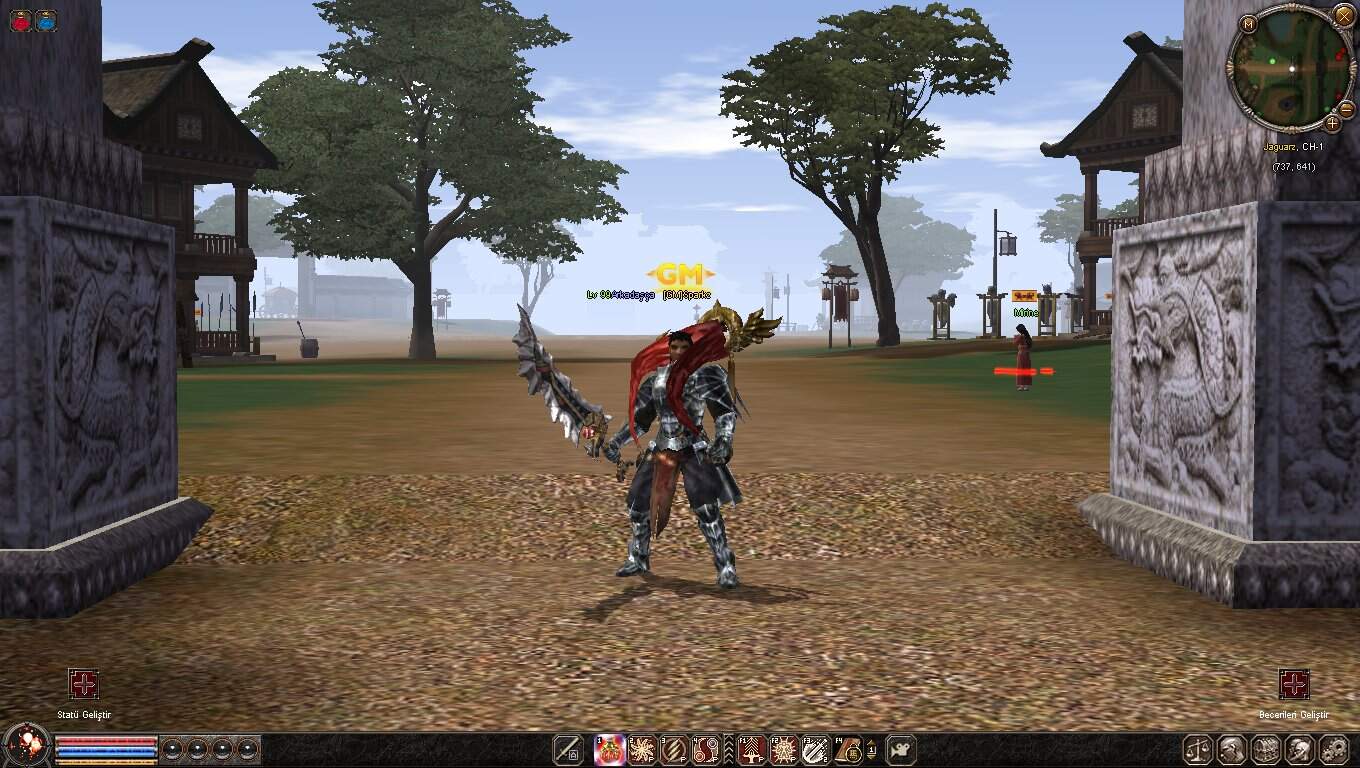Activate the camera icon on the skill bar

[901, 753]
